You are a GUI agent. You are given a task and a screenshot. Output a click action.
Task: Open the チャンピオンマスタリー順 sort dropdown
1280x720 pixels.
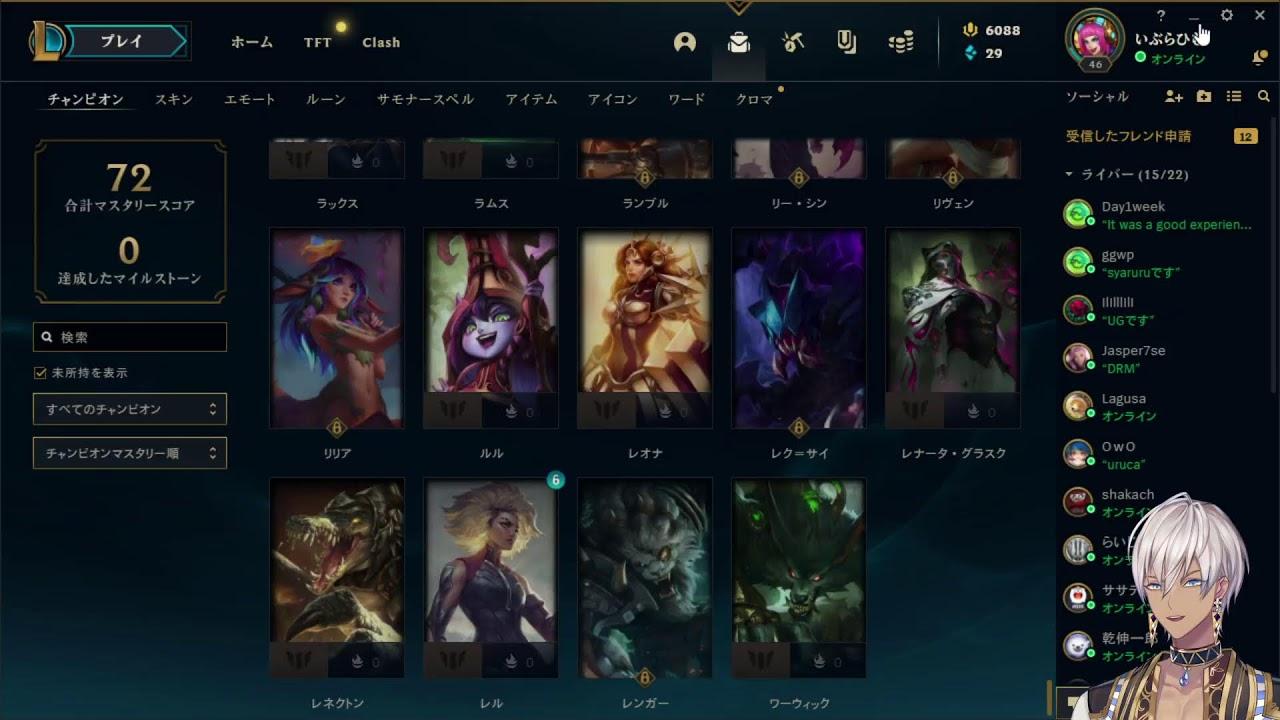coord(130,453)
